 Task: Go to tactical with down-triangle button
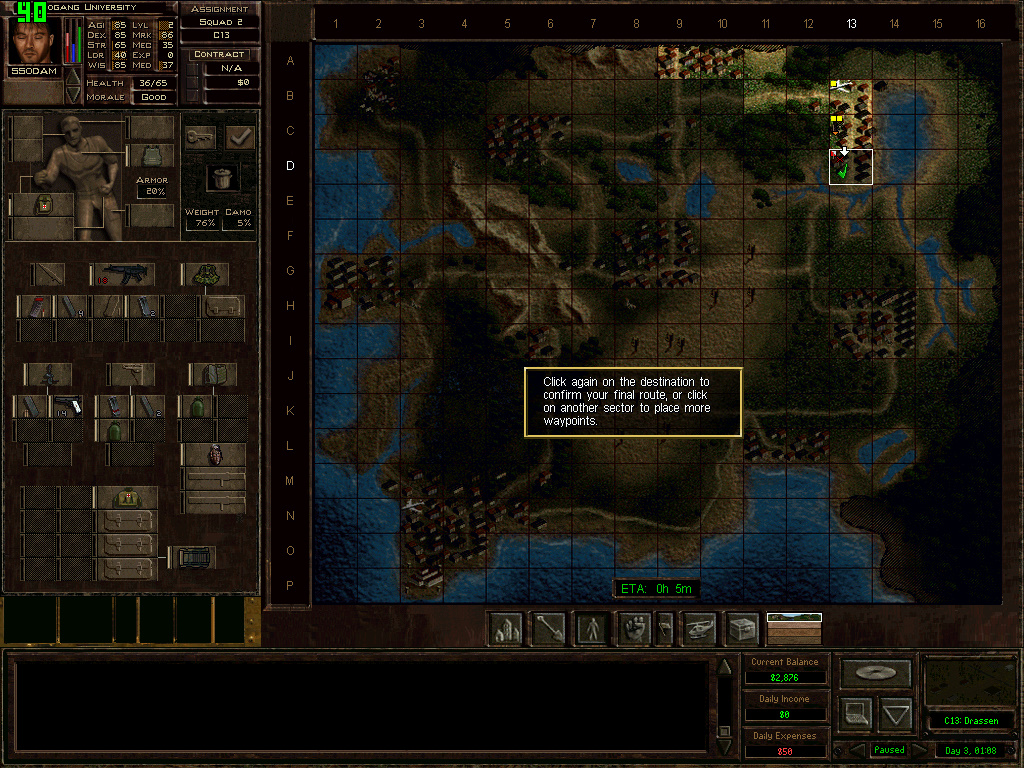(896, 714)
